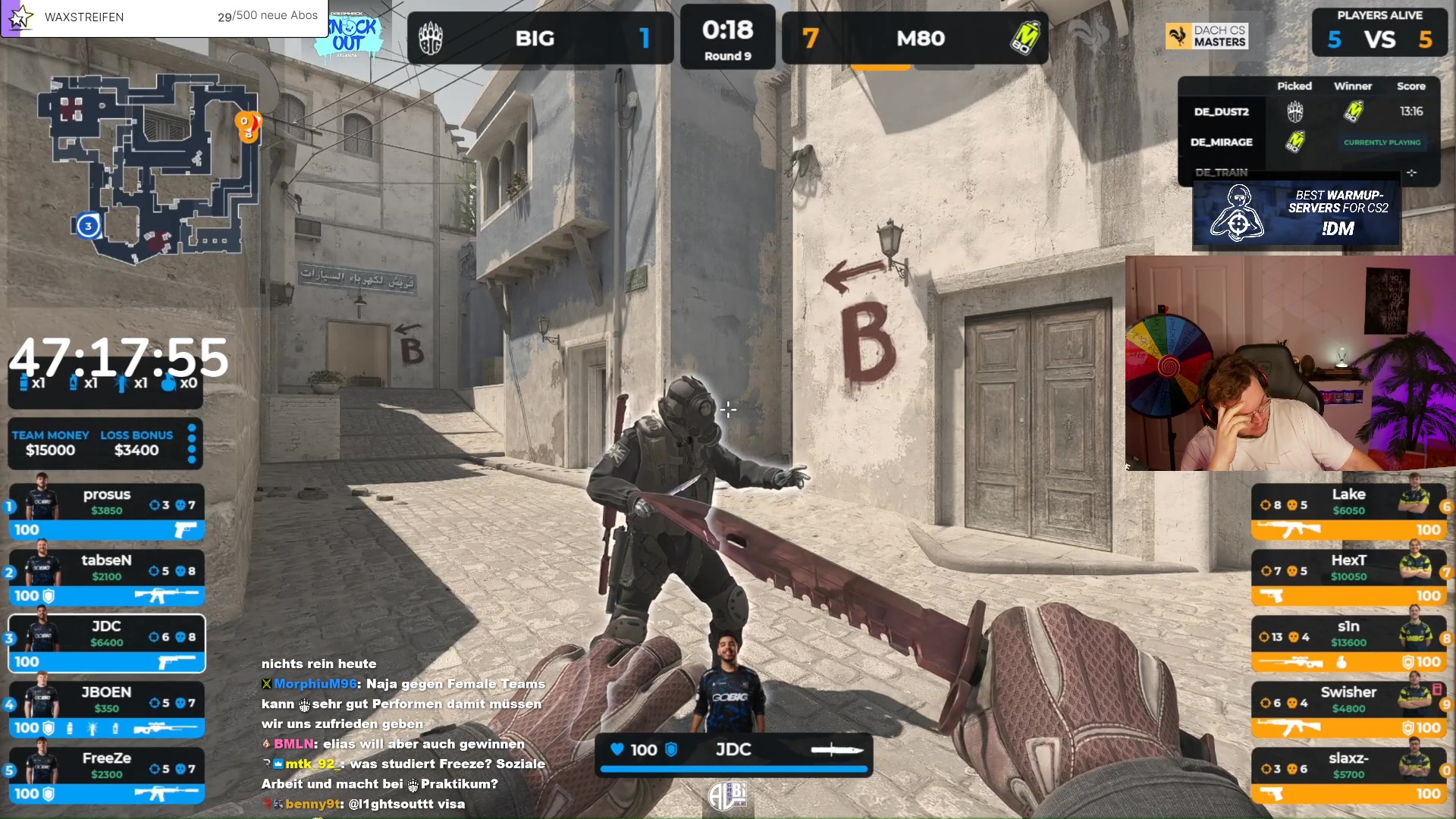
Task: Select FreeZe player card
Action: pyautogui.click(x=106, y=776)
